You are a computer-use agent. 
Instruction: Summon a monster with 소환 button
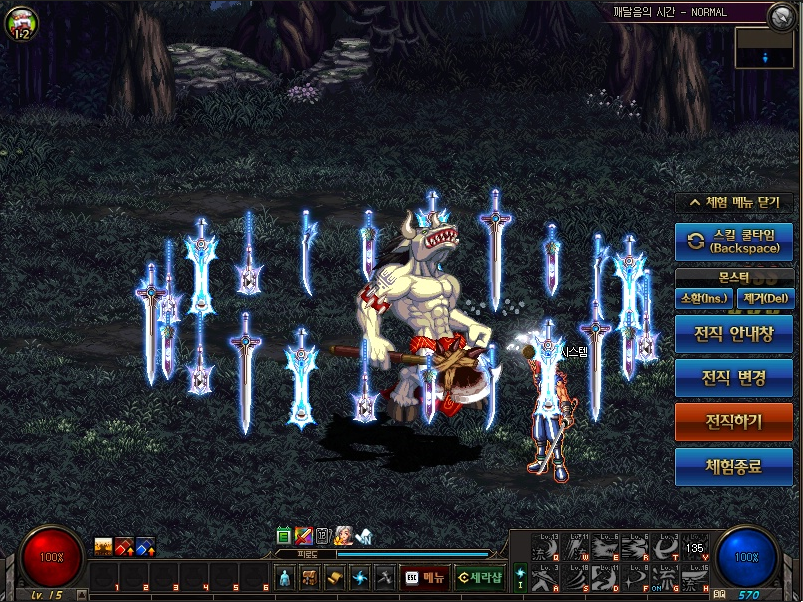click(704, 298)
